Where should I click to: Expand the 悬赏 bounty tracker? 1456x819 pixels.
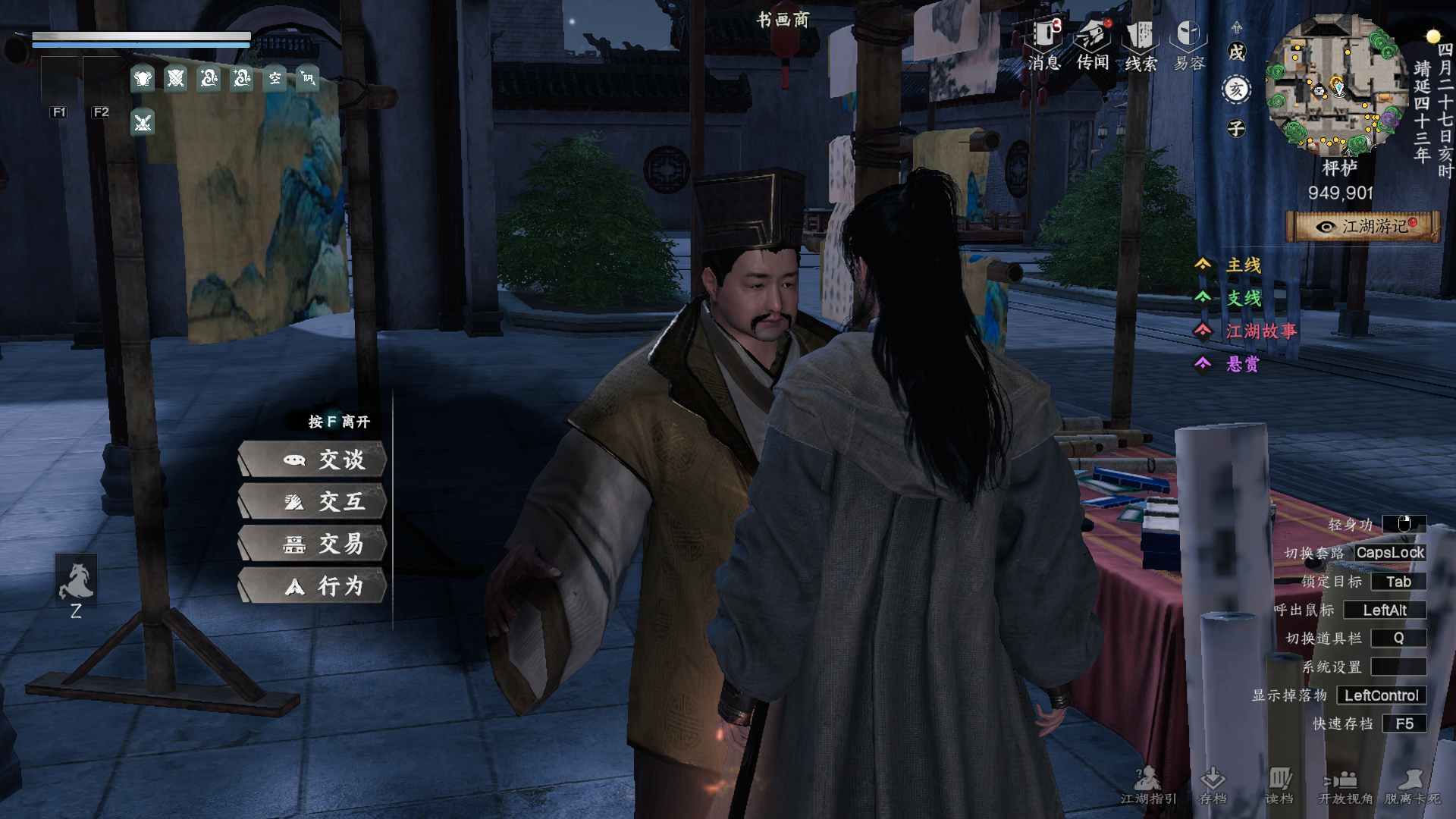pyautogui.click(x=1230, y=364)
